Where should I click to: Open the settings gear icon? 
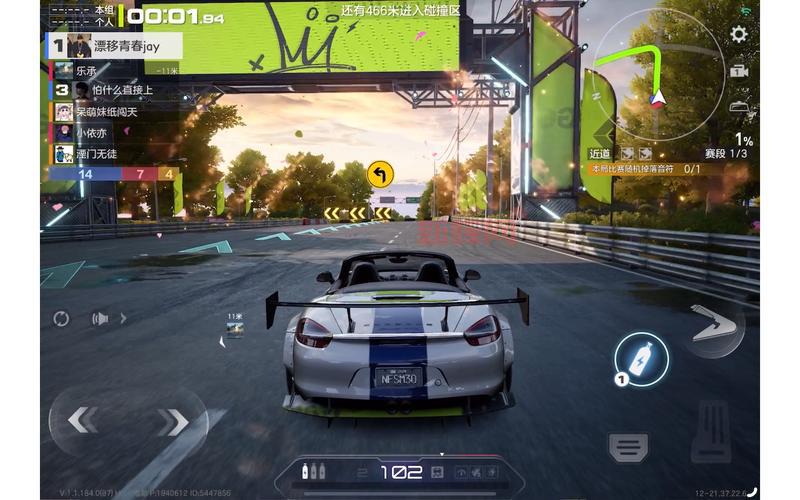coord(739,34)
